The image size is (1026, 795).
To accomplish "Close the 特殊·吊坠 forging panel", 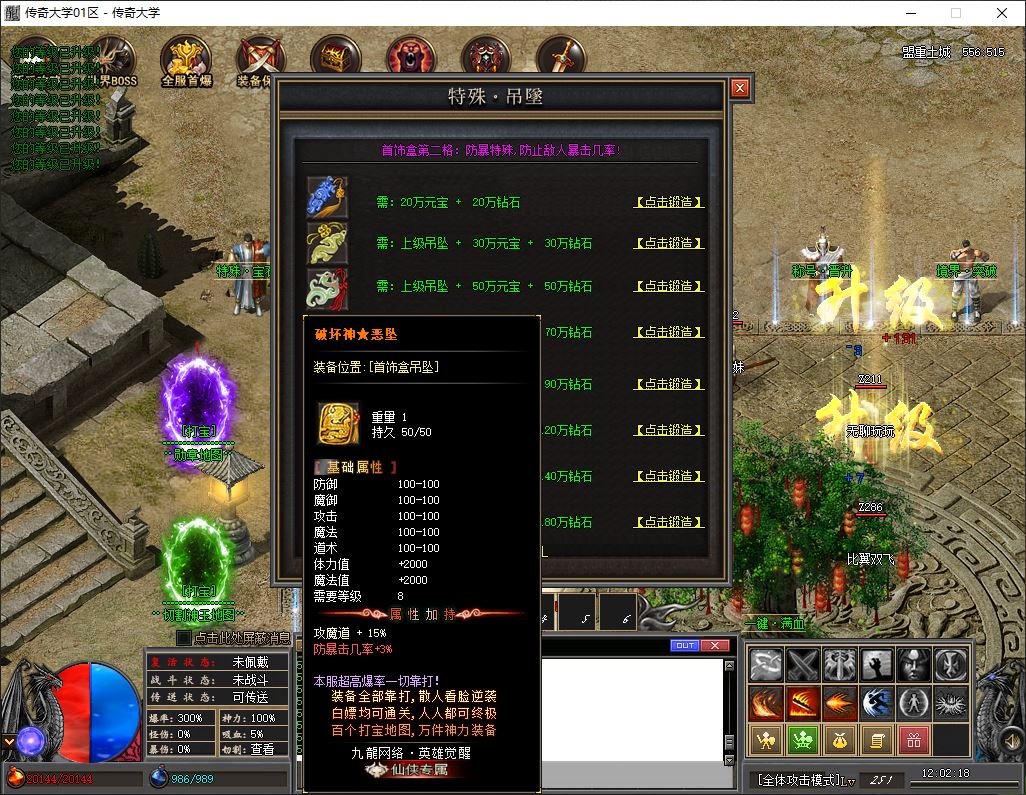I will click(x=740, y=88).
